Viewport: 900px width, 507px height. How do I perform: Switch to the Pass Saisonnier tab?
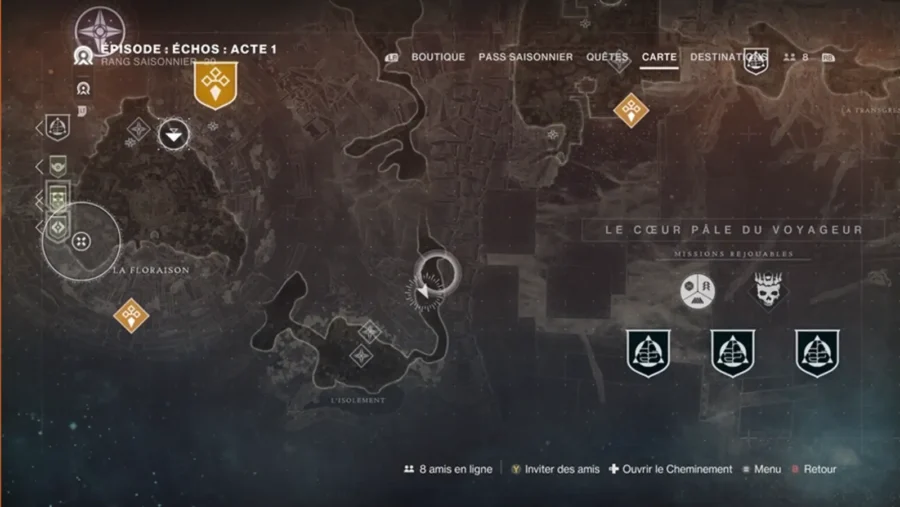click(525, 57)
